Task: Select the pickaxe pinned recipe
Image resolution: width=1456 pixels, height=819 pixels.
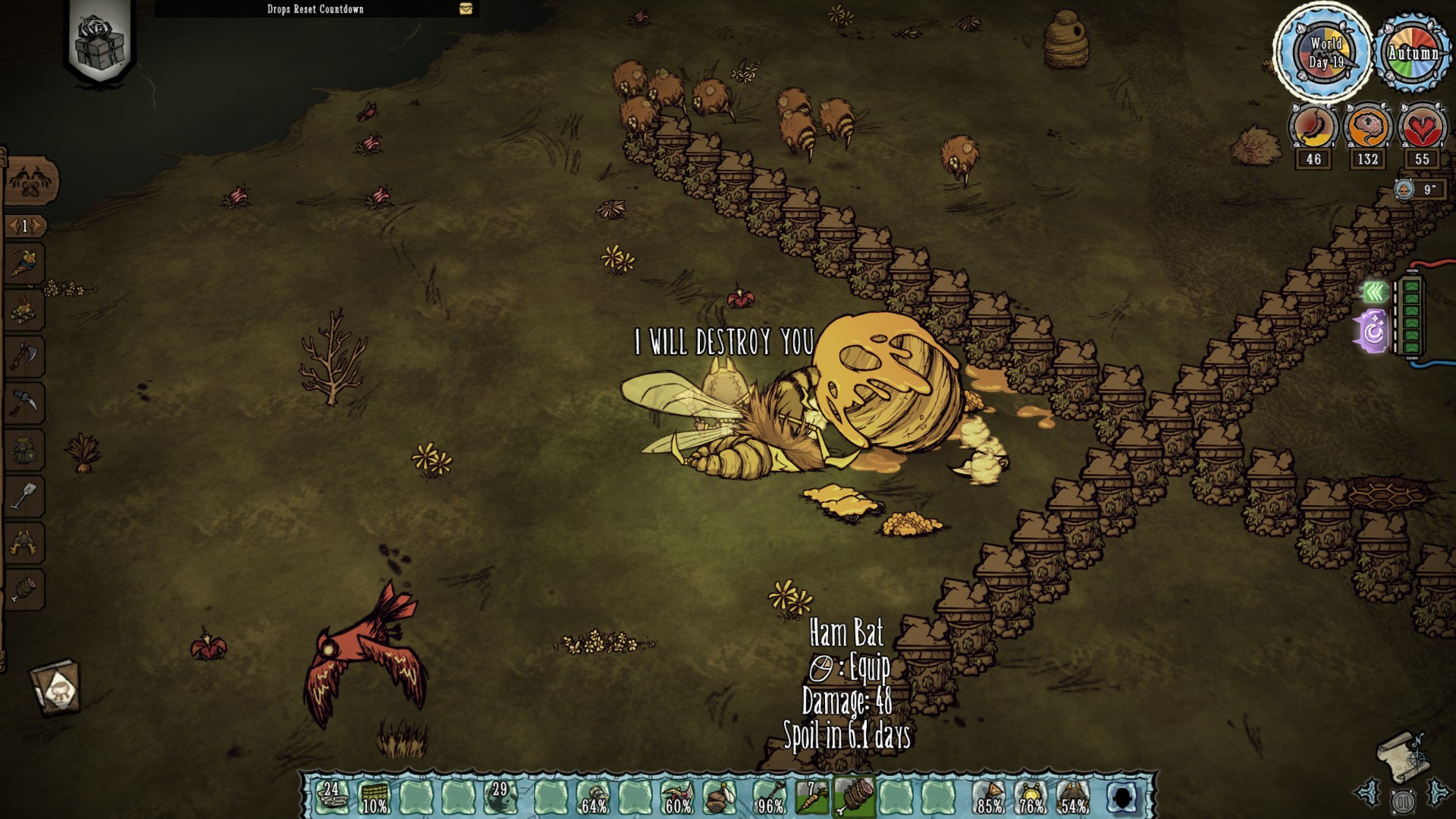Action: coord(24,403)
